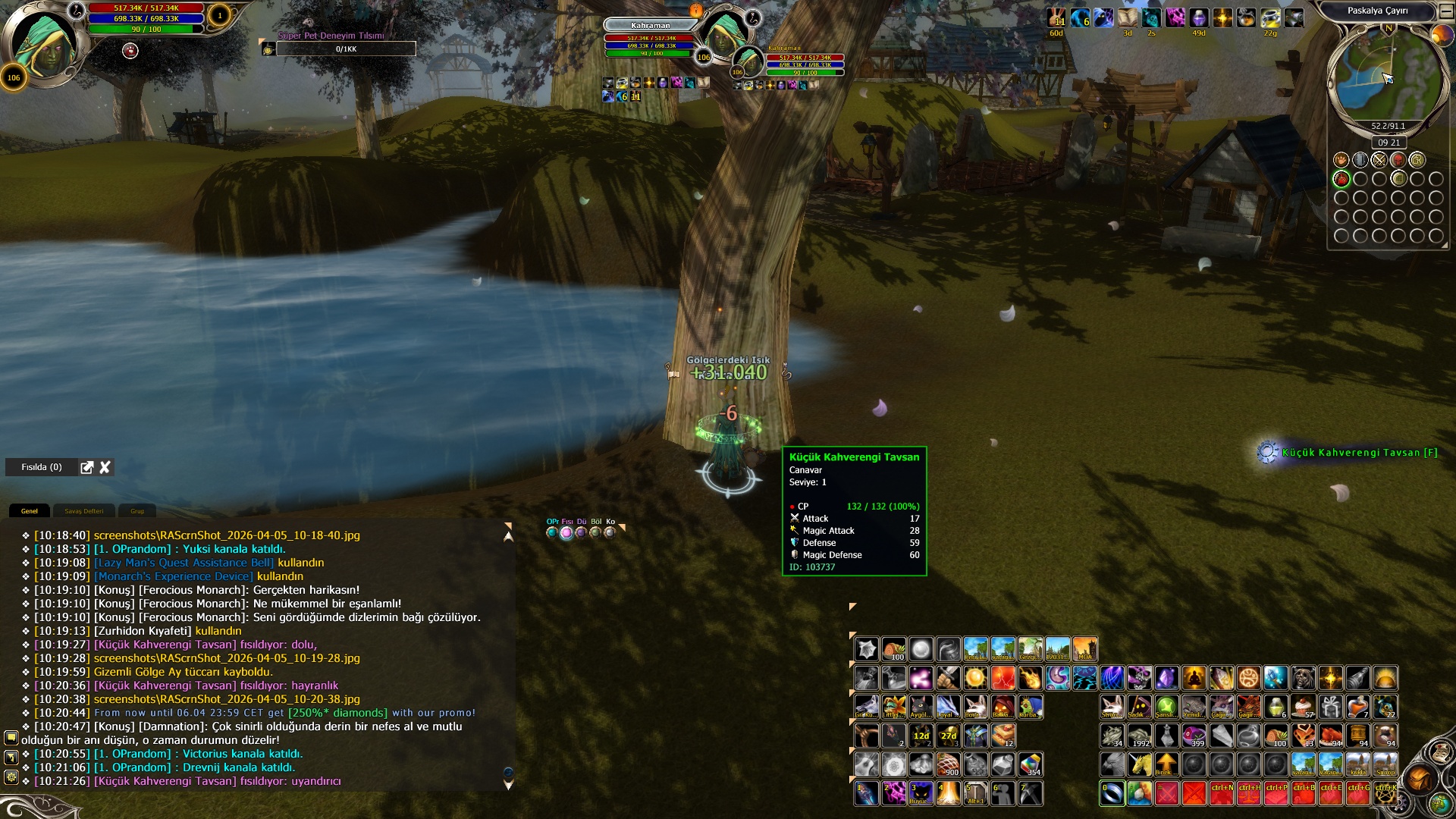Activate the pickaxe icon in slot 7
This screenshot has height=819, width=1456.
pos(1030,793)
